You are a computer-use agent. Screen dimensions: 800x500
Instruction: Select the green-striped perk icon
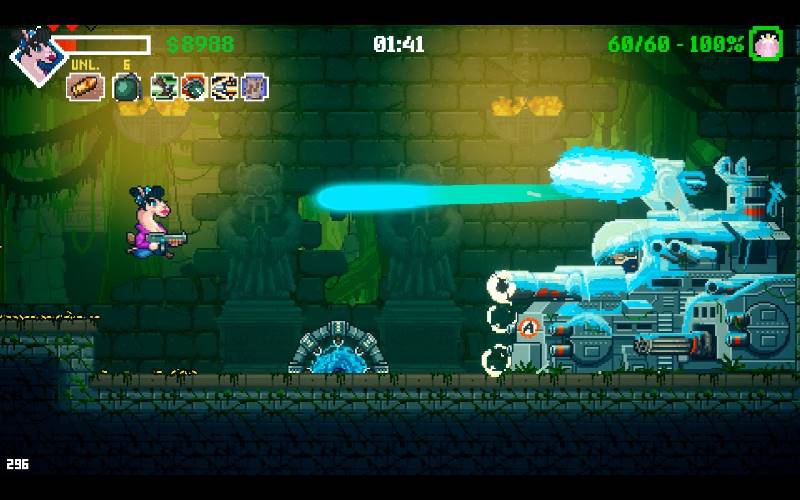click(x=165, y=87)
